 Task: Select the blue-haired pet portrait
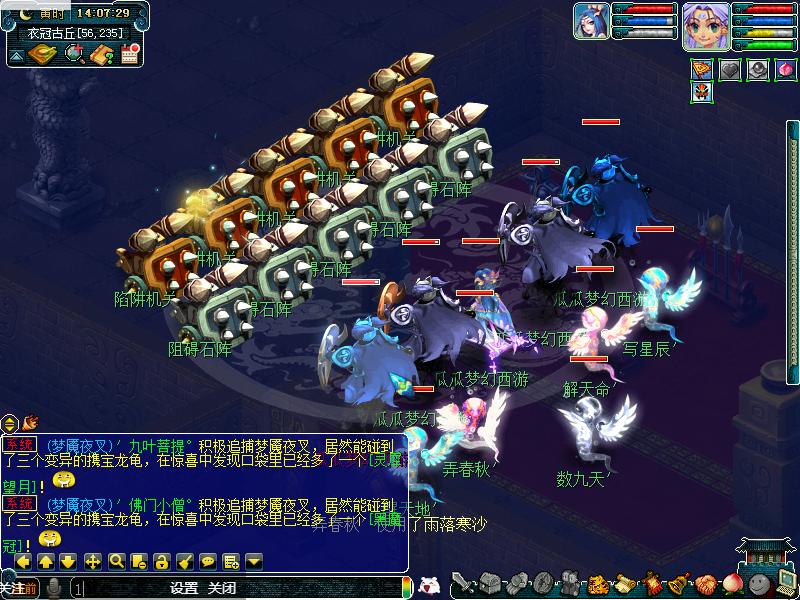pyautogui.click(x=591, y=21)
